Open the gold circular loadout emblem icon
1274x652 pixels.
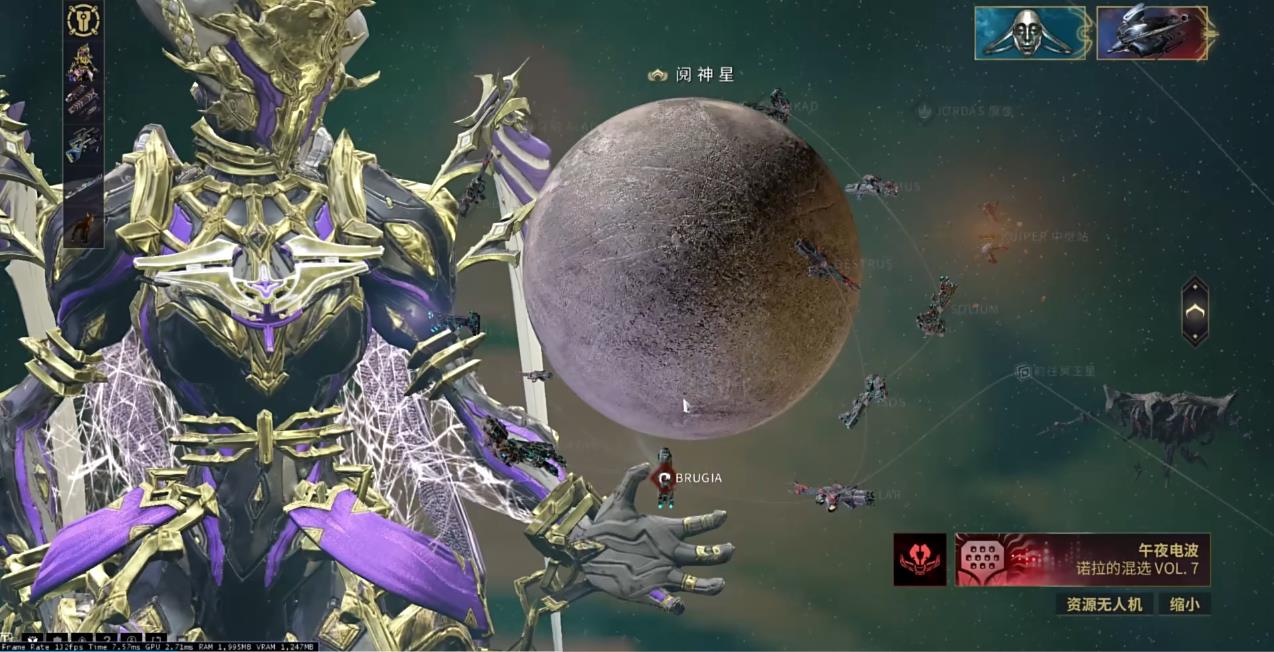[83, 21]
